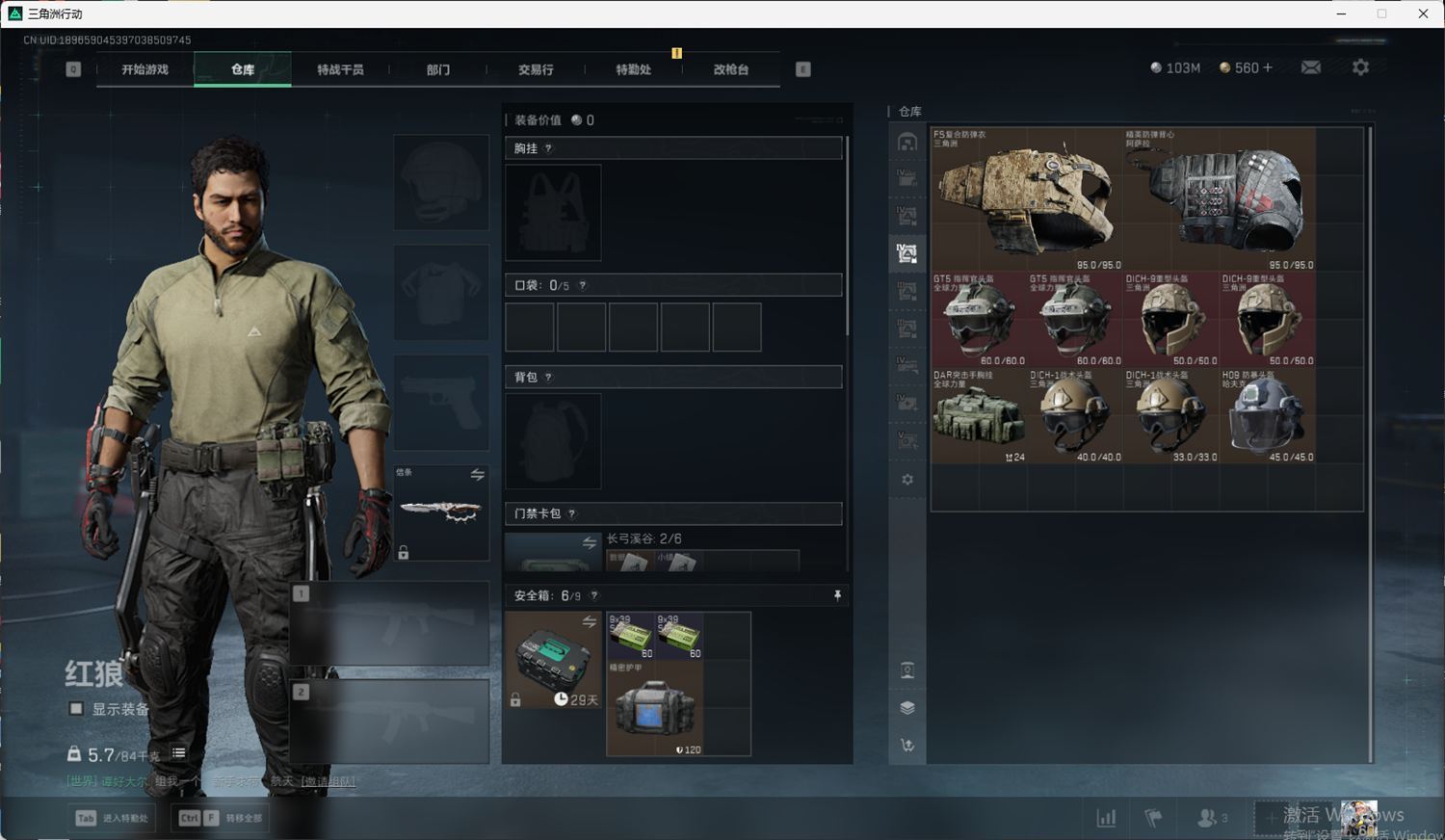This screenshot has width=1445, height=840.
Task: Minimize the game window
Action: (x=1342, y=13)
